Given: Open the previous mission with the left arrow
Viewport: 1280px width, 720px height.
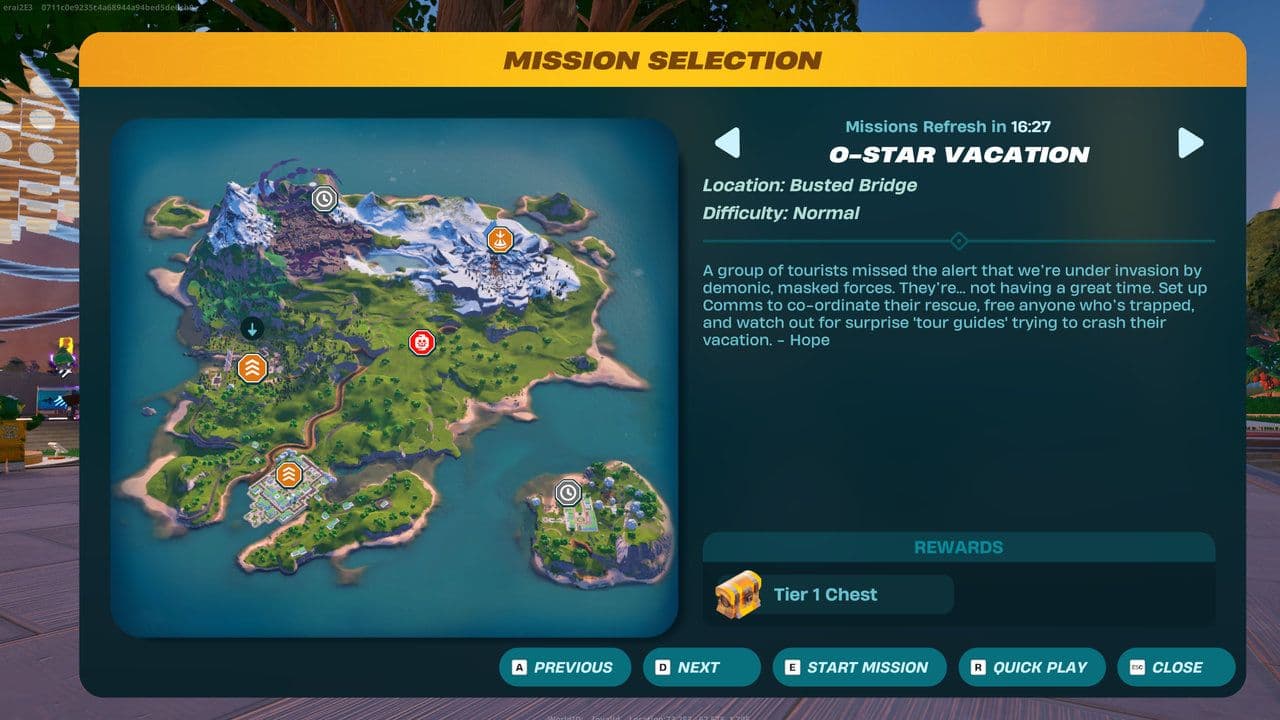Looking at the screenshot, I should point(729,143).
